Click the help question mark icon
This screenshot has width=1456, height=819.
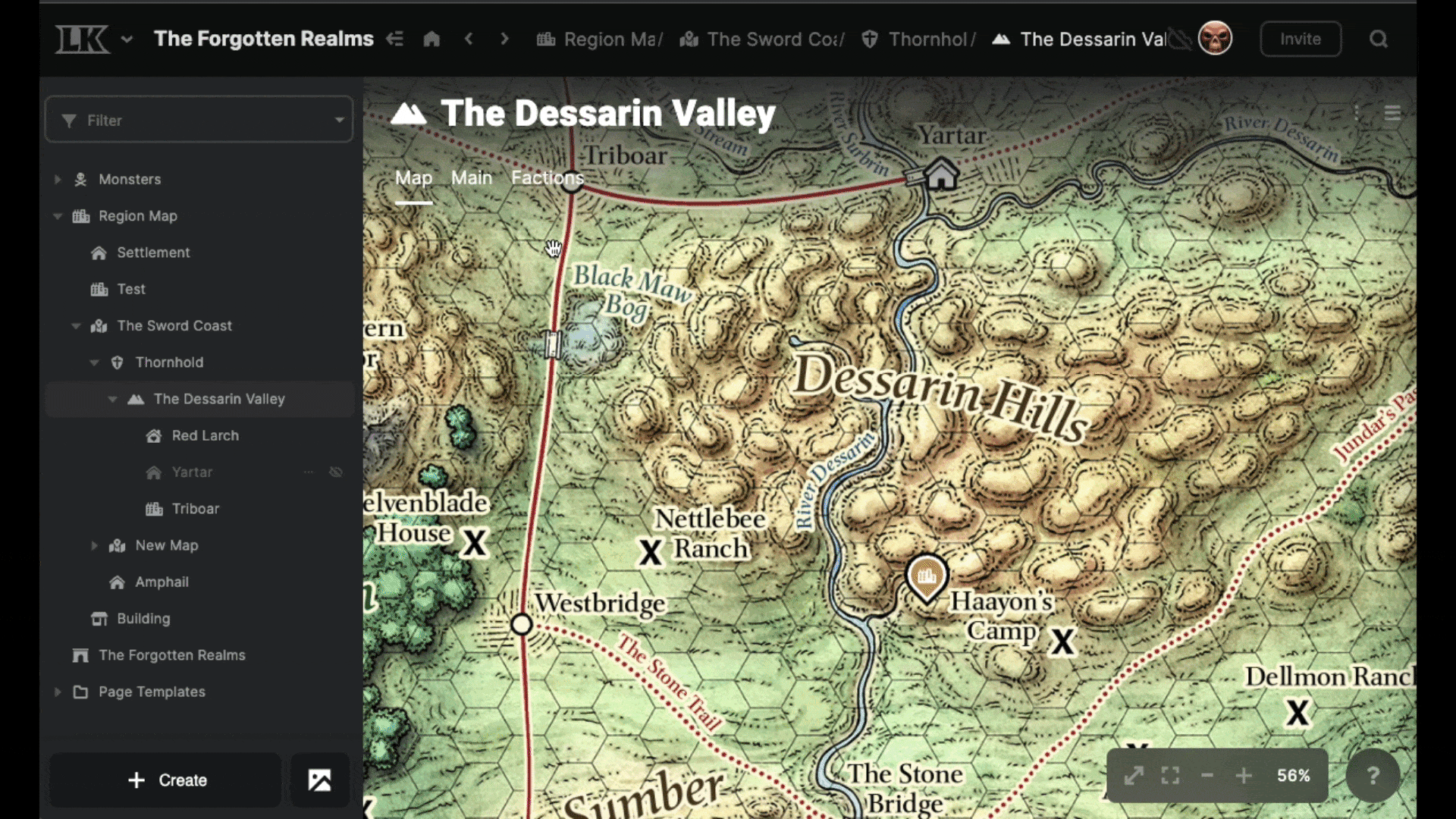[1374, 775]
